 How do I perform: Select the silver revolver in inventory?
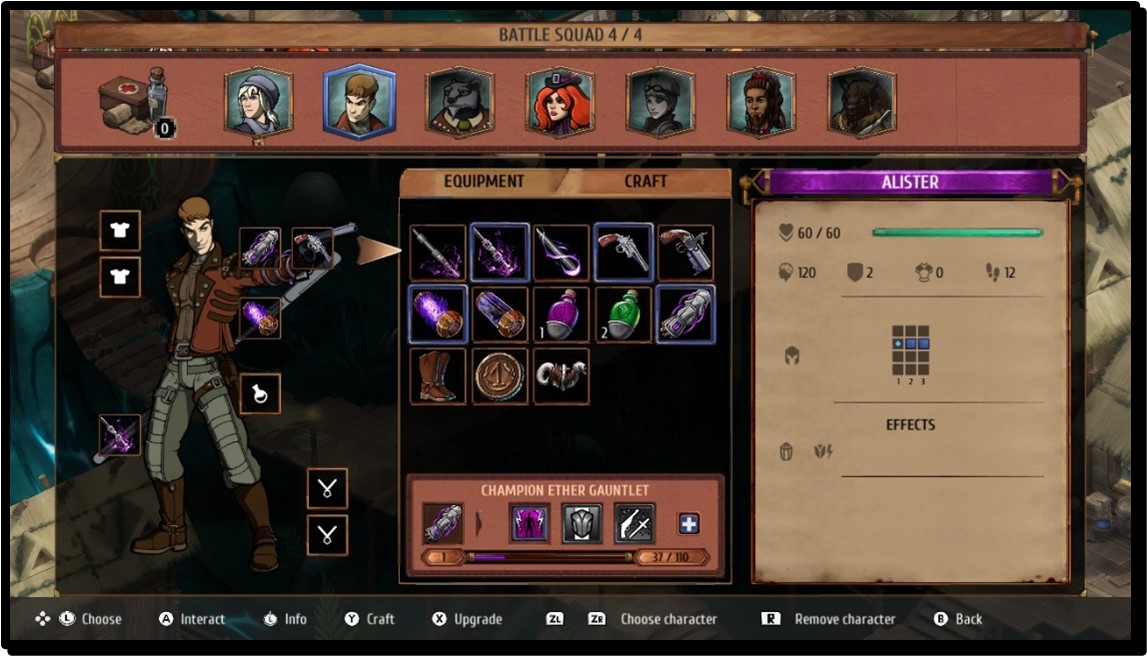pyautogui.click(x=623, y=252)
